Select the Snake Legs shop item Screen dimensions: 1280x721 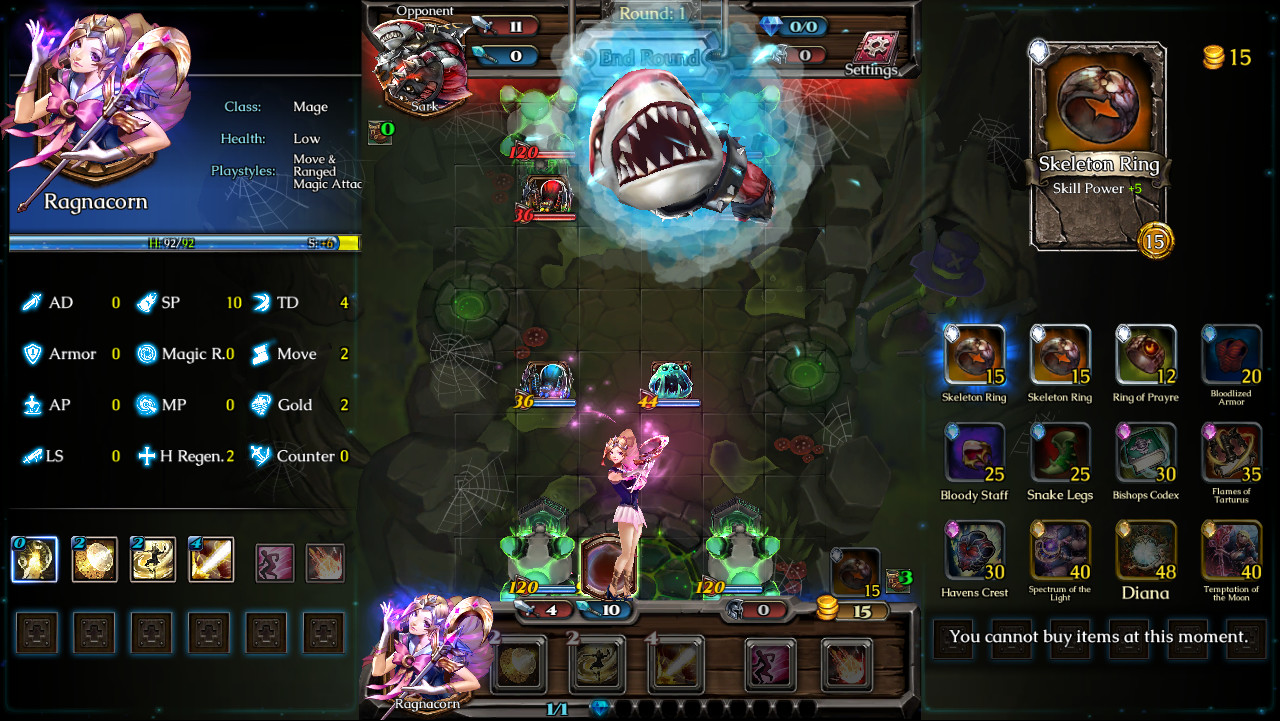[1059, 453]
